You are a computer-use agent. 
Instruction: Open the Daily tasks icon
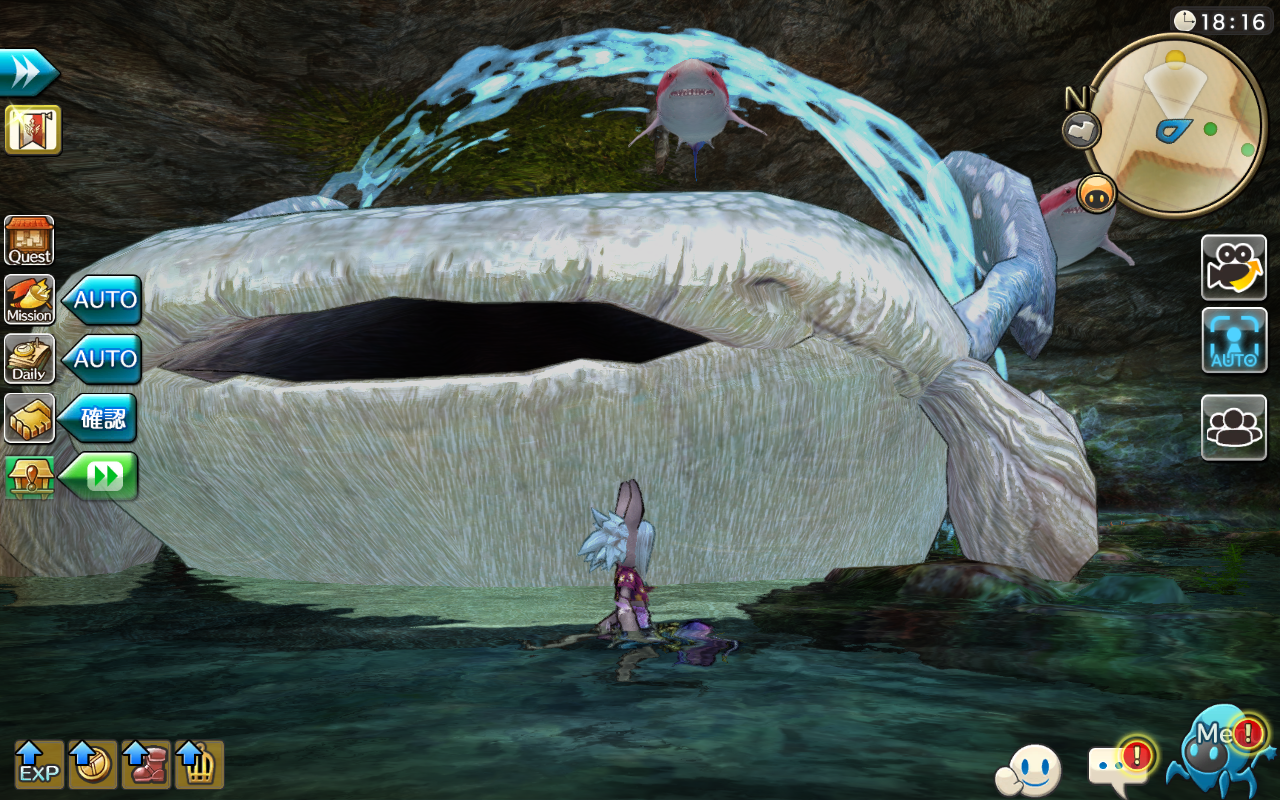30,359
